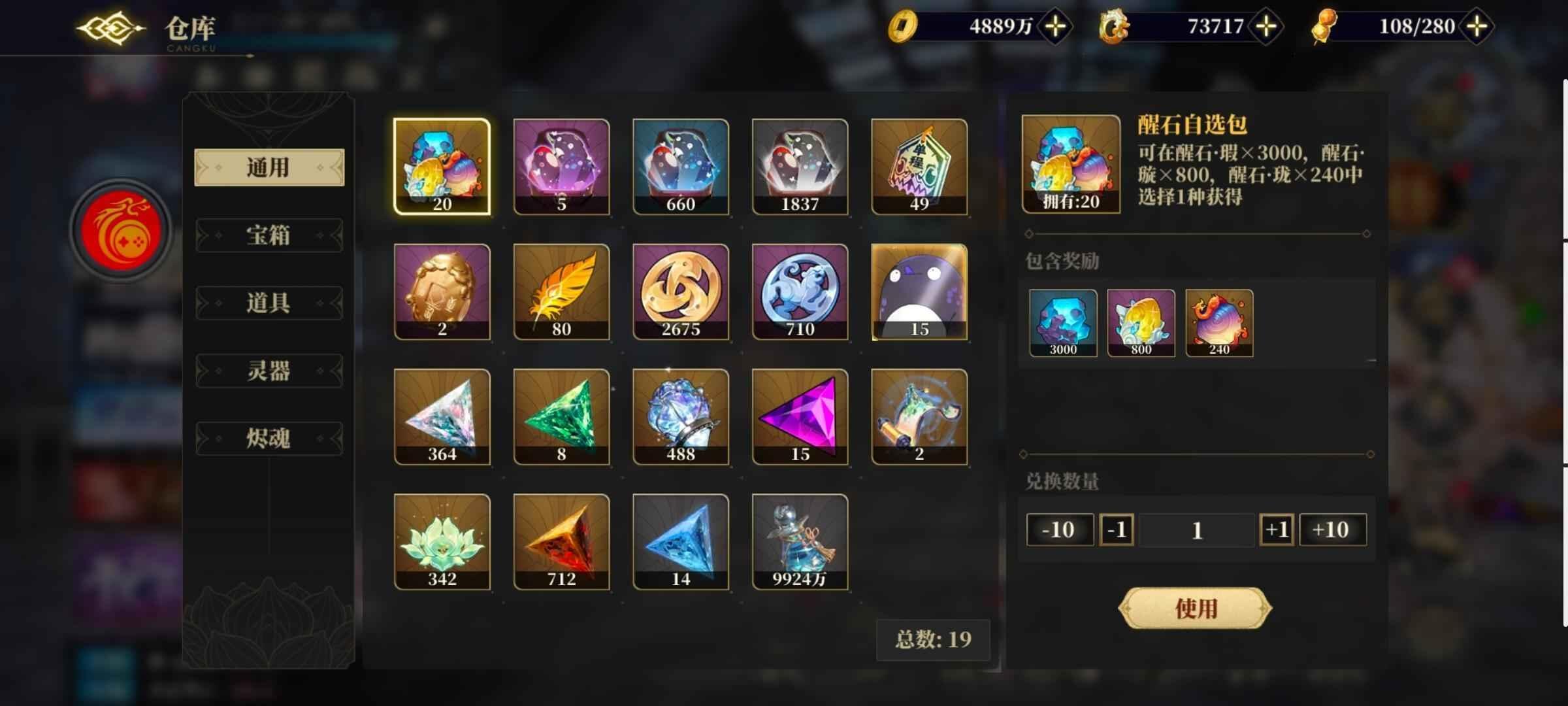
Task: Open the 道具 category
Action: (269, 303)
